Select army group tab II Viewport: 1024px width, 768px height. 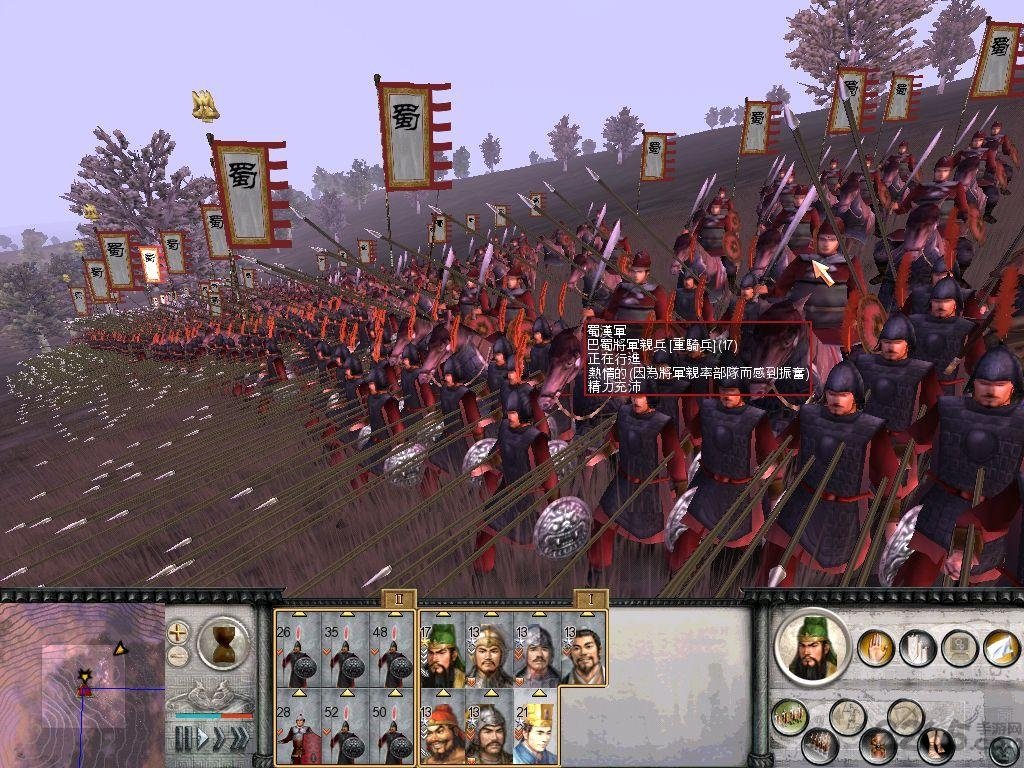pyautogui.click(x=398, y=598)
